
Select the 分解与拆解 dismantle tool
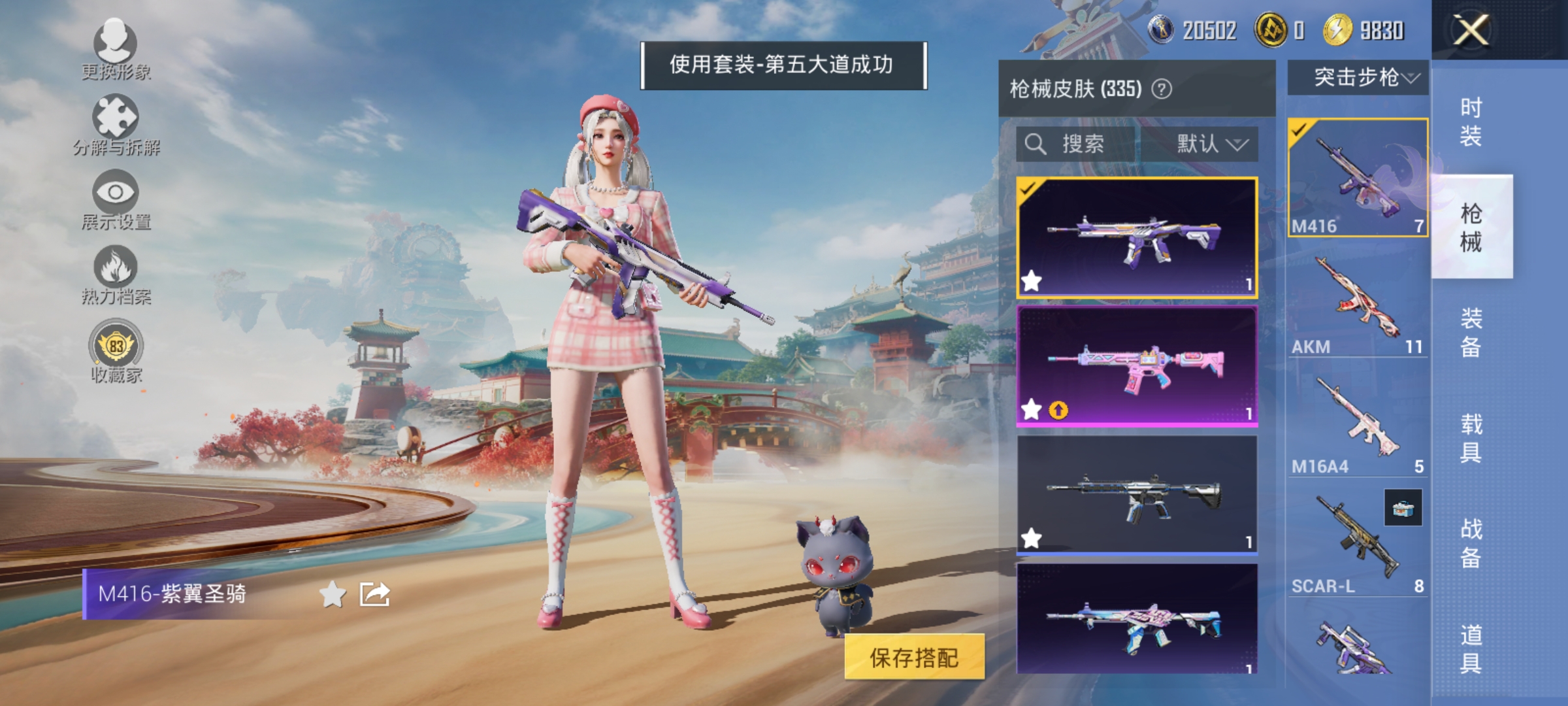click(116, 121)
